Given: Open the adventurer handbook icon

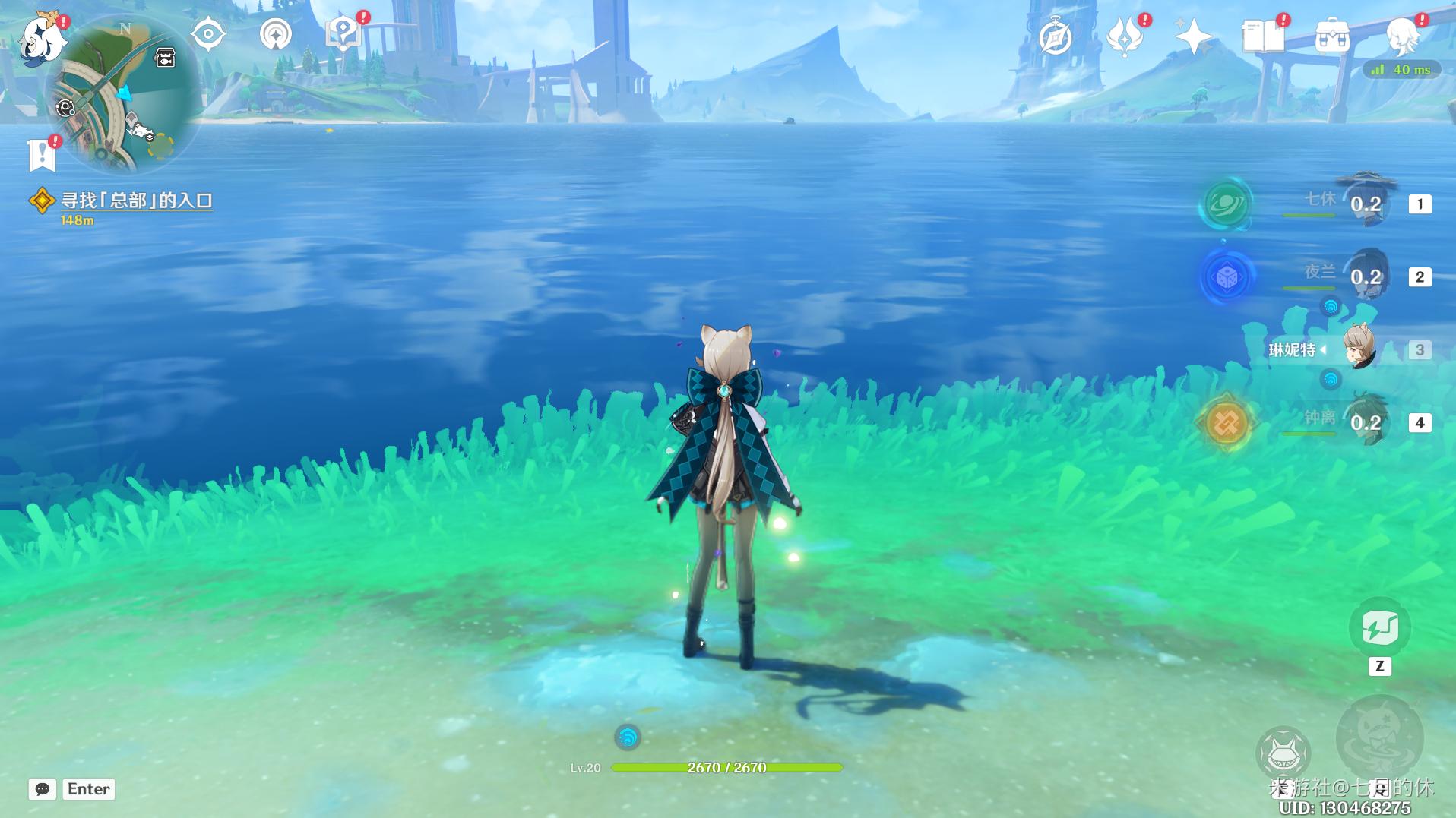Looking at the screenshot, I should coord(1263,36).
